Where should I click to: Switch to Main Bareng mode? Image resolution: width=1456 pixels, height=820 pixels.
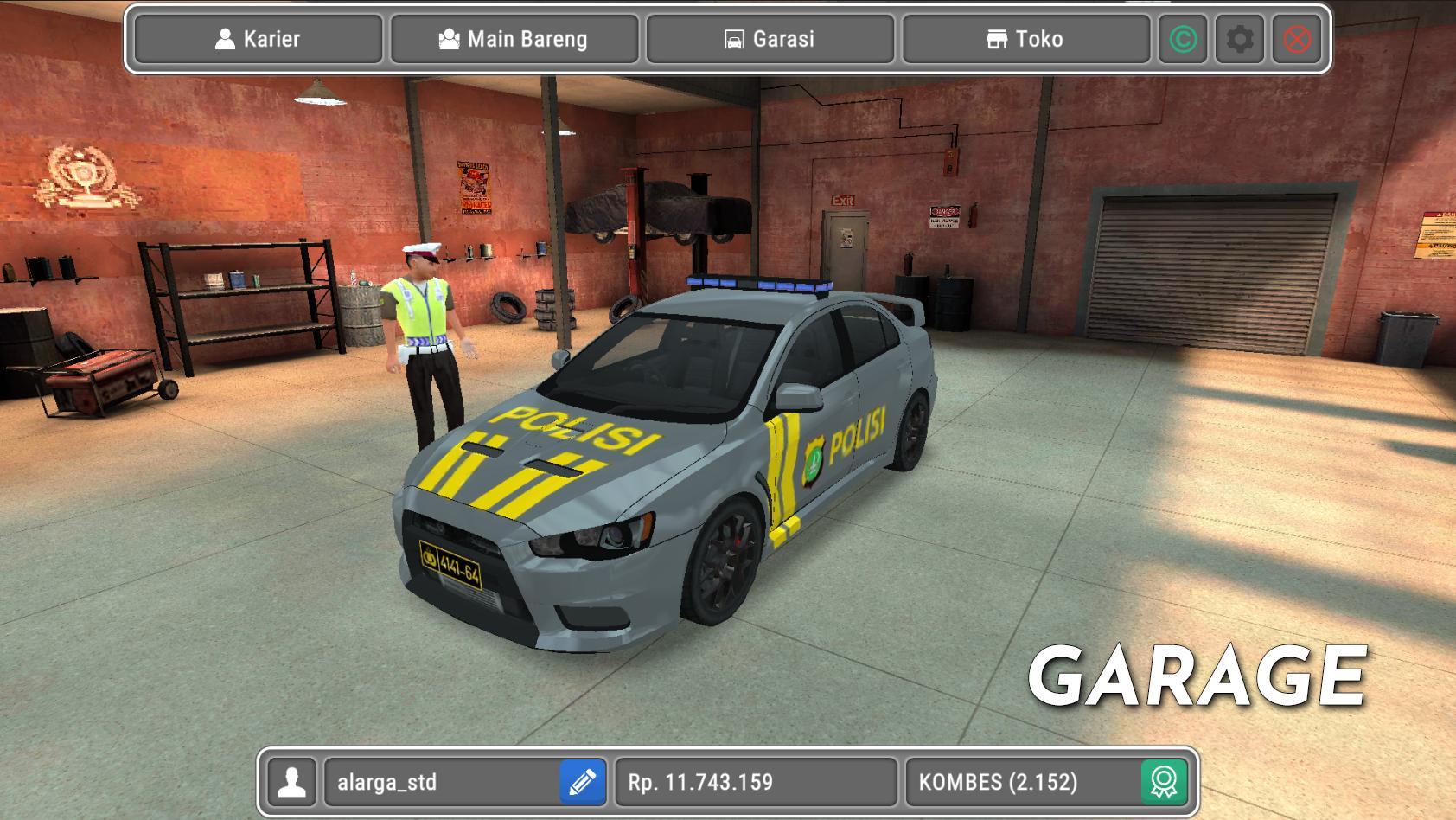click(514, 39)
